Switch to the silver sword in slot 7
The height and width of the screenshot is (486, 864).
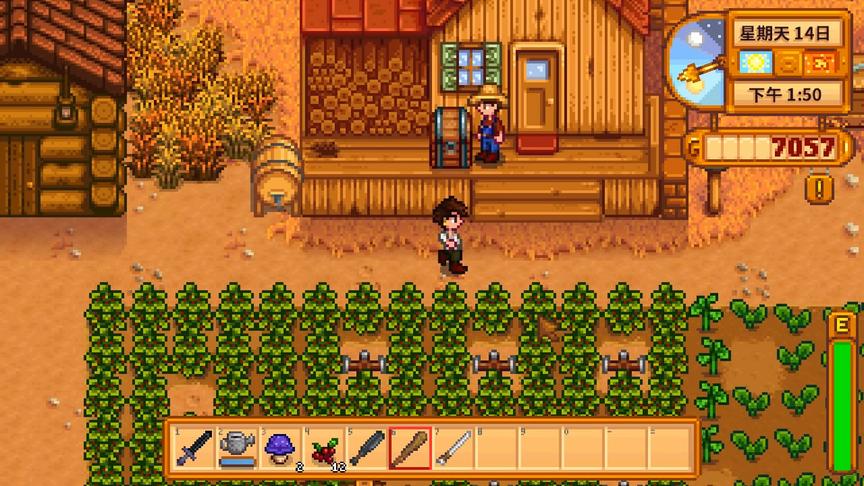(453, 448)
